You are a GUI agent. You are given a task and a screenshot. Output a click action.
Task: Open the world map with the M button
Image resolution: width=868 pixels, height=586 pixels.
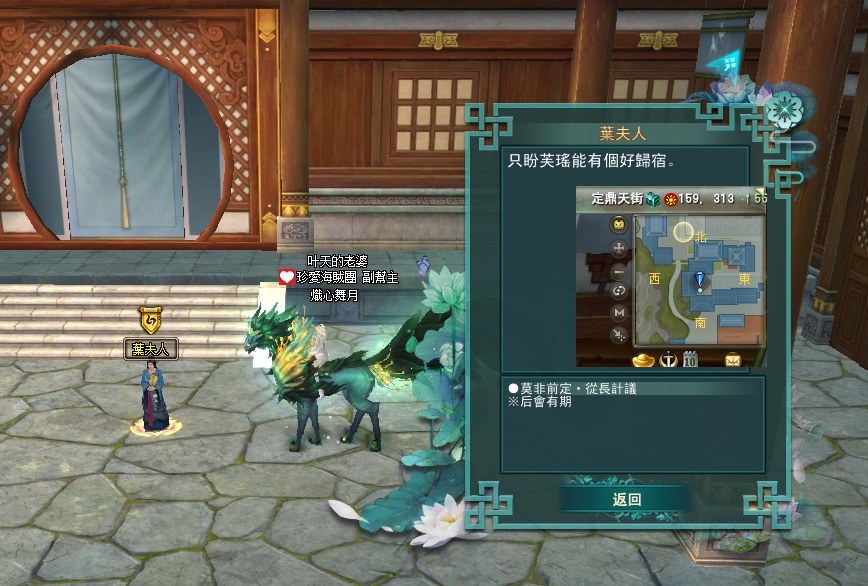click(x=619, y=313)
